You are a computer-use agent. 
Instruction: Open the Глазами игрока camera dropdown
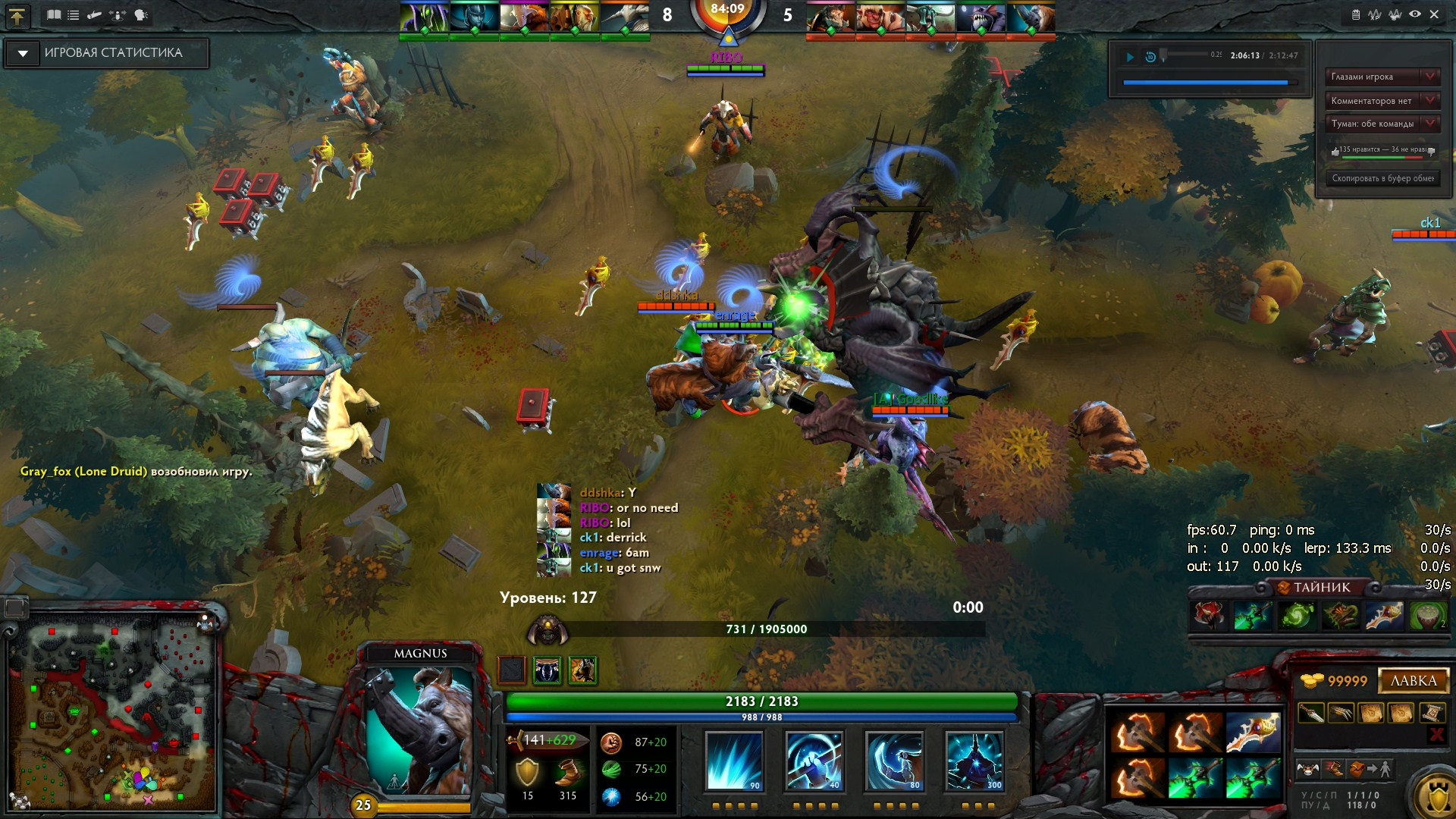(1430, 77)
